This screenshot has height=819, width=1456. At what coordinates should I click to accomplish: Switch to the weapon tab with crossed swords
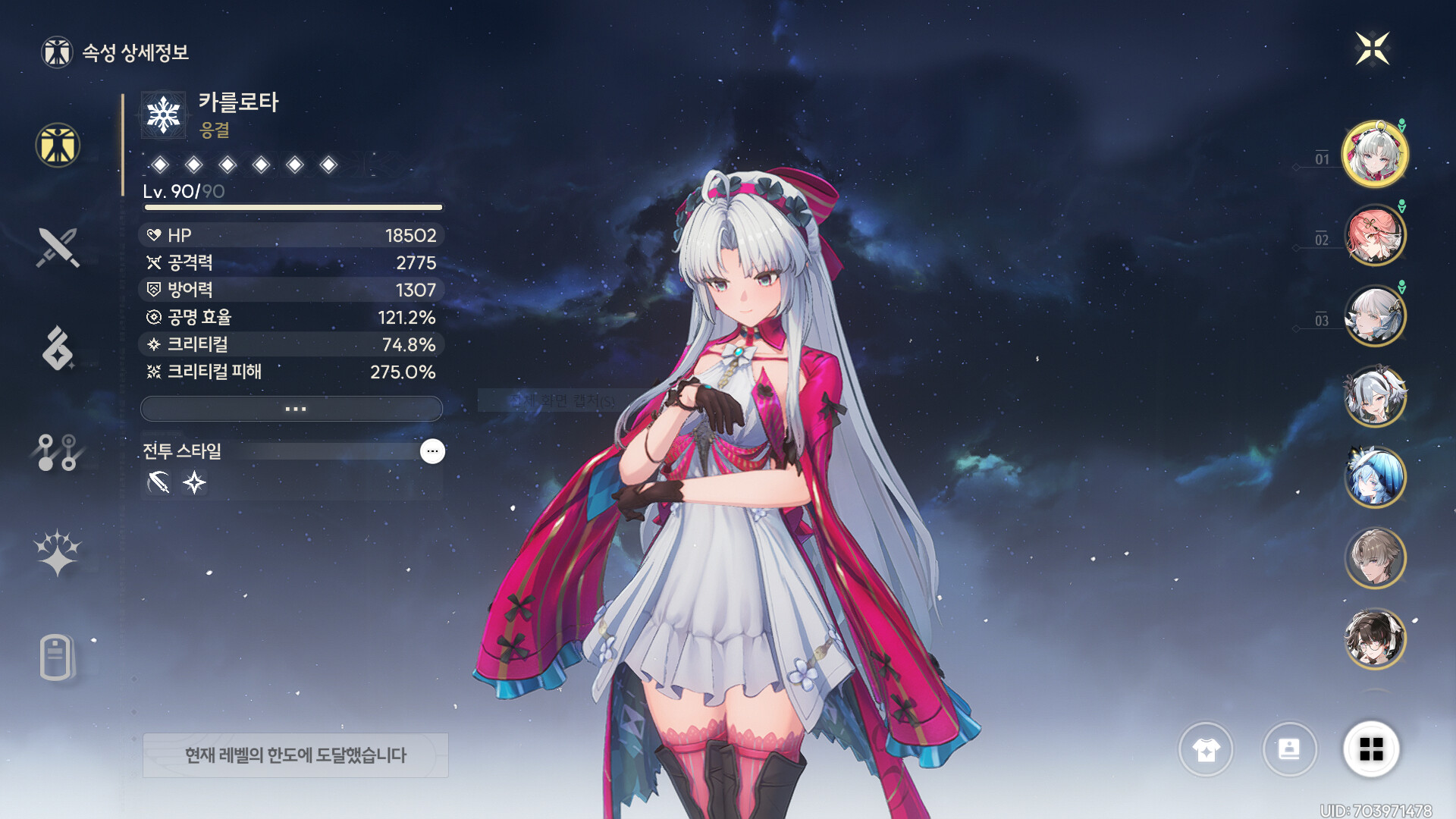pos(58,247)
